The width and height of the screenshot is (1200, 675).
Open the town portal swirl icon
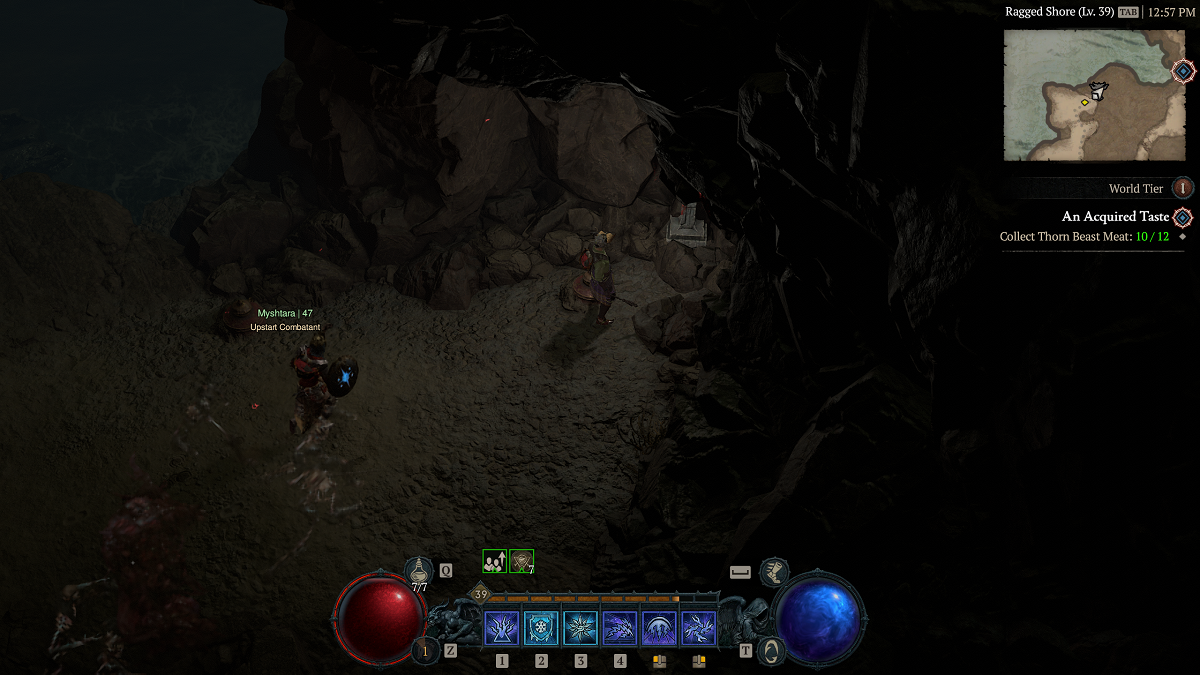[x=771, y=651]
